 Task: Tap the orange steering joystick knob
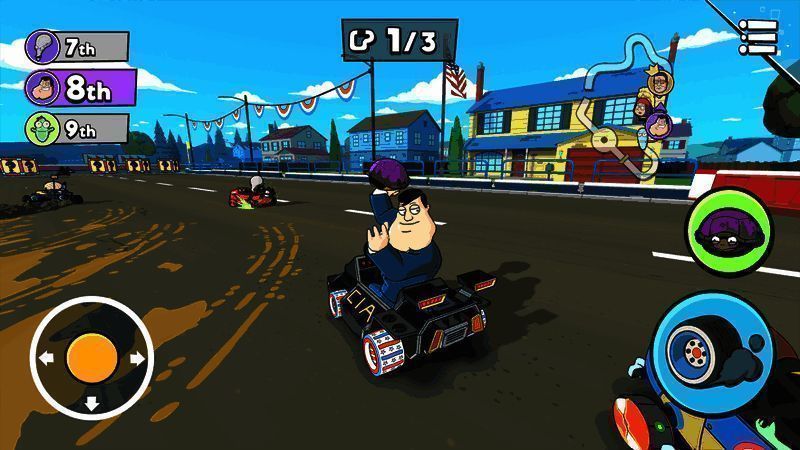click(x=91, y=357)
